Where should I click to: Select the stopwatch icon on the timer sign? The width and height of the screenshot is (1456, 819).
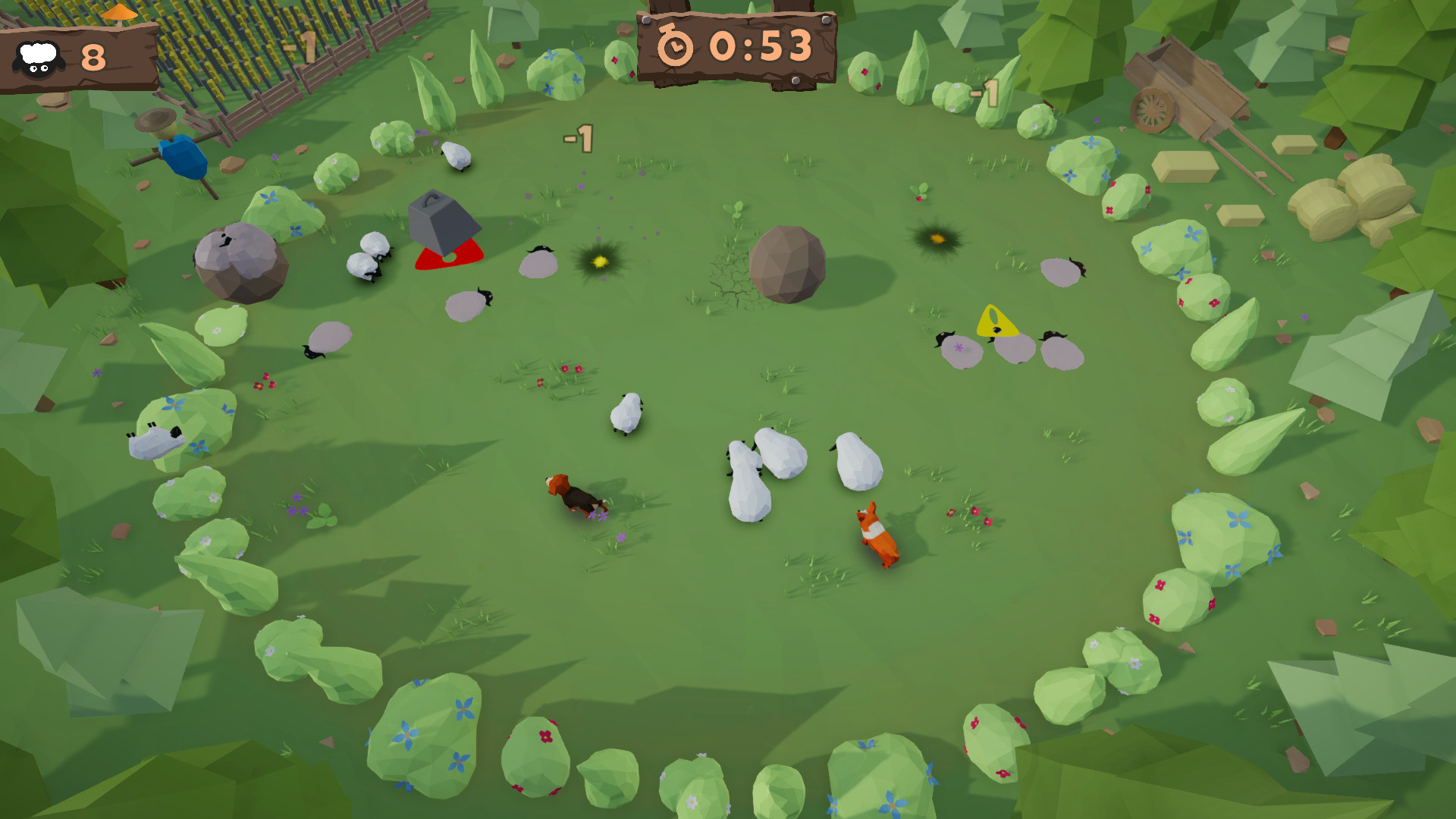[x=676, y=47]
